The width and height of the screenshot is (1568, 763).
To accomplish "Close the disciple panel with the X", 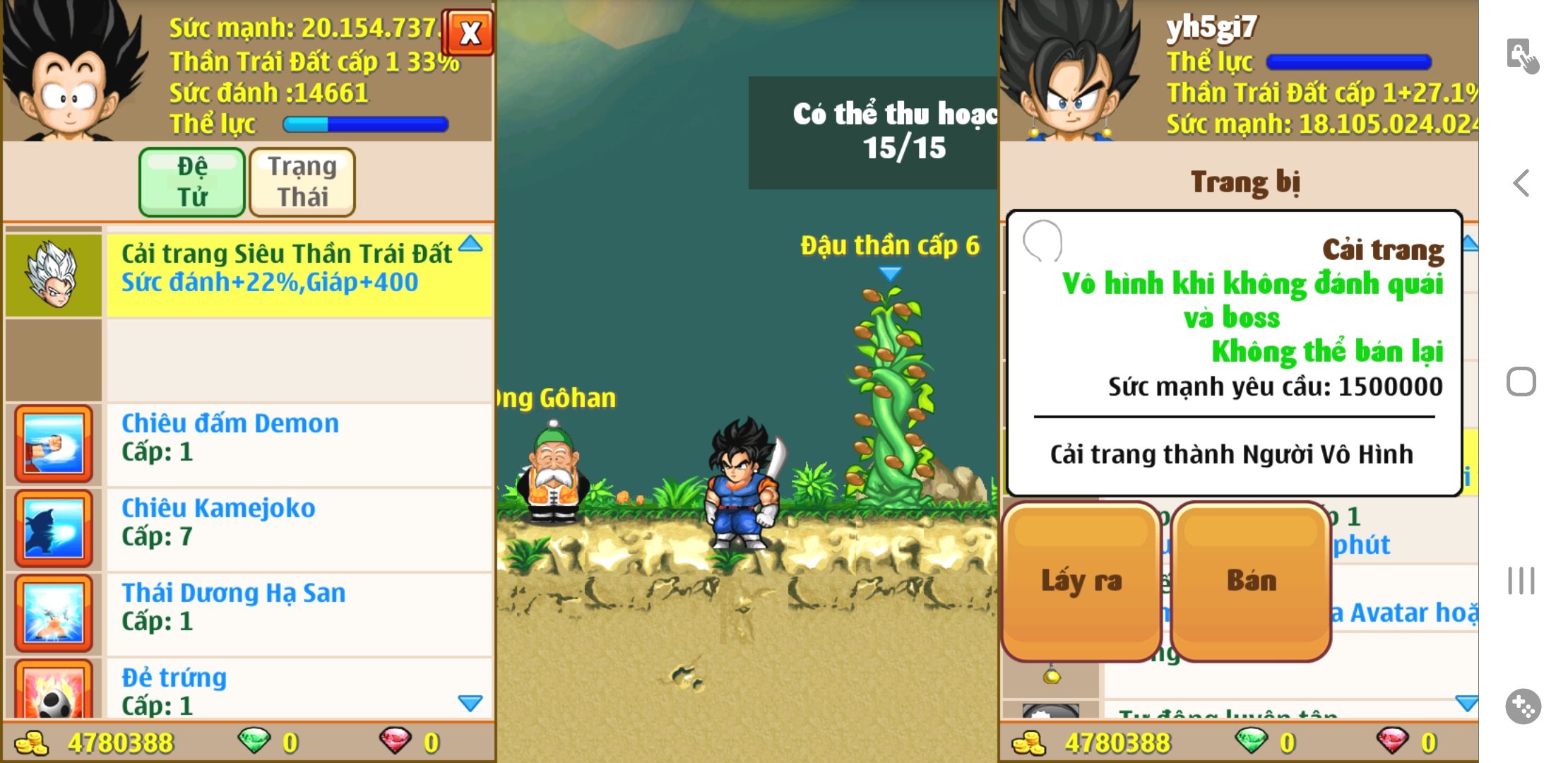I will [468, 32].
